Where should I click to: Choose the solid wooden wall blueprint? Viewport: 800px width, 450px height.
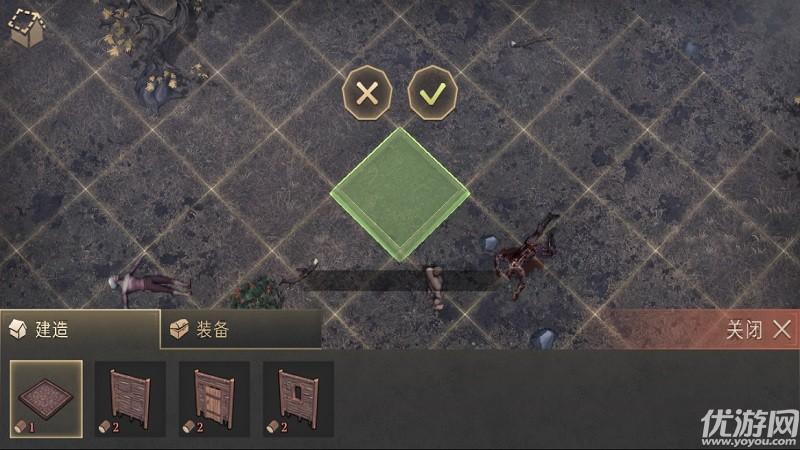[x=130, y=399]
